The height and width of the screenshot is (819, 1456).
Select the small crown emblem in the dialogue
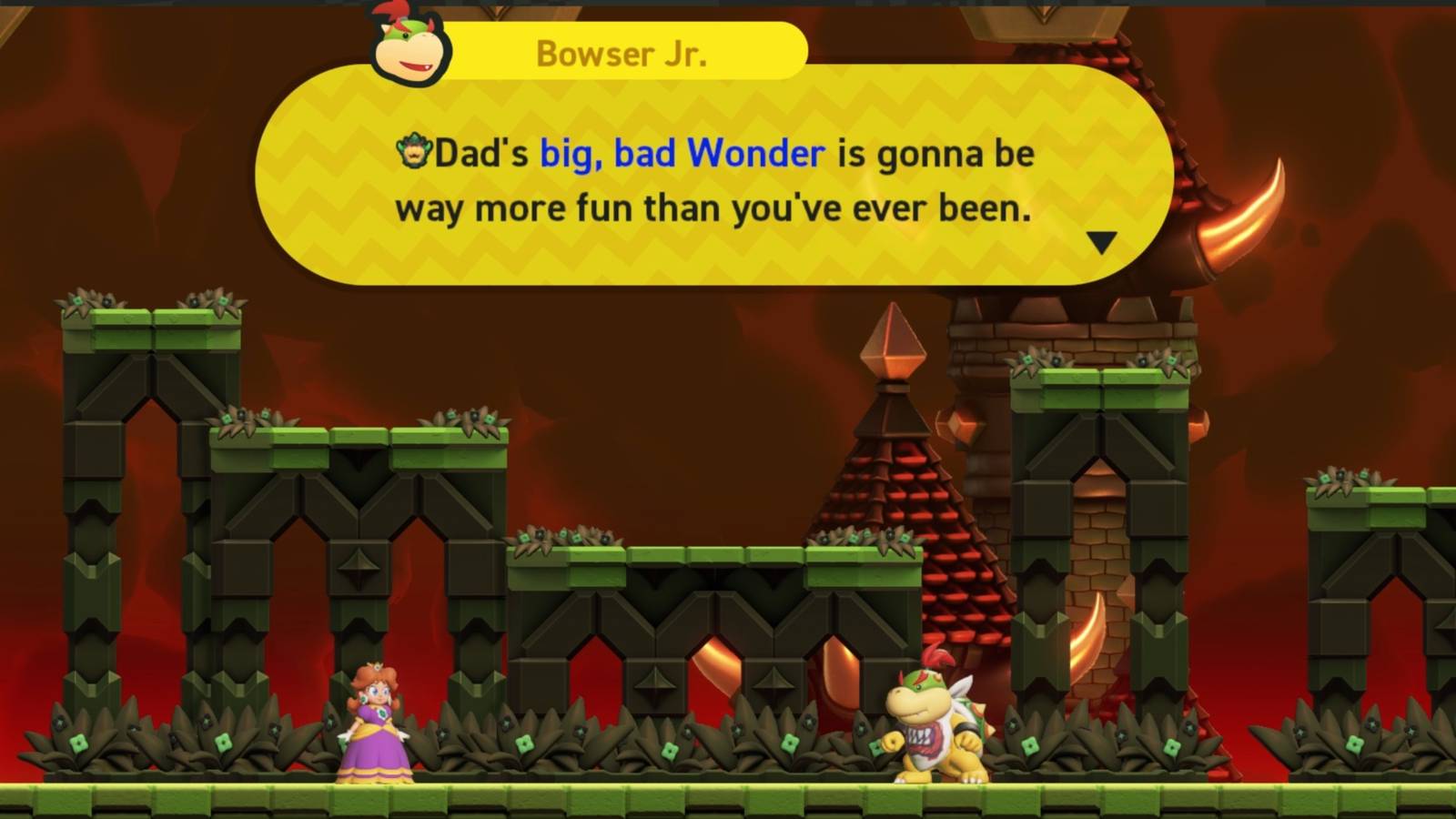(415, 152)
